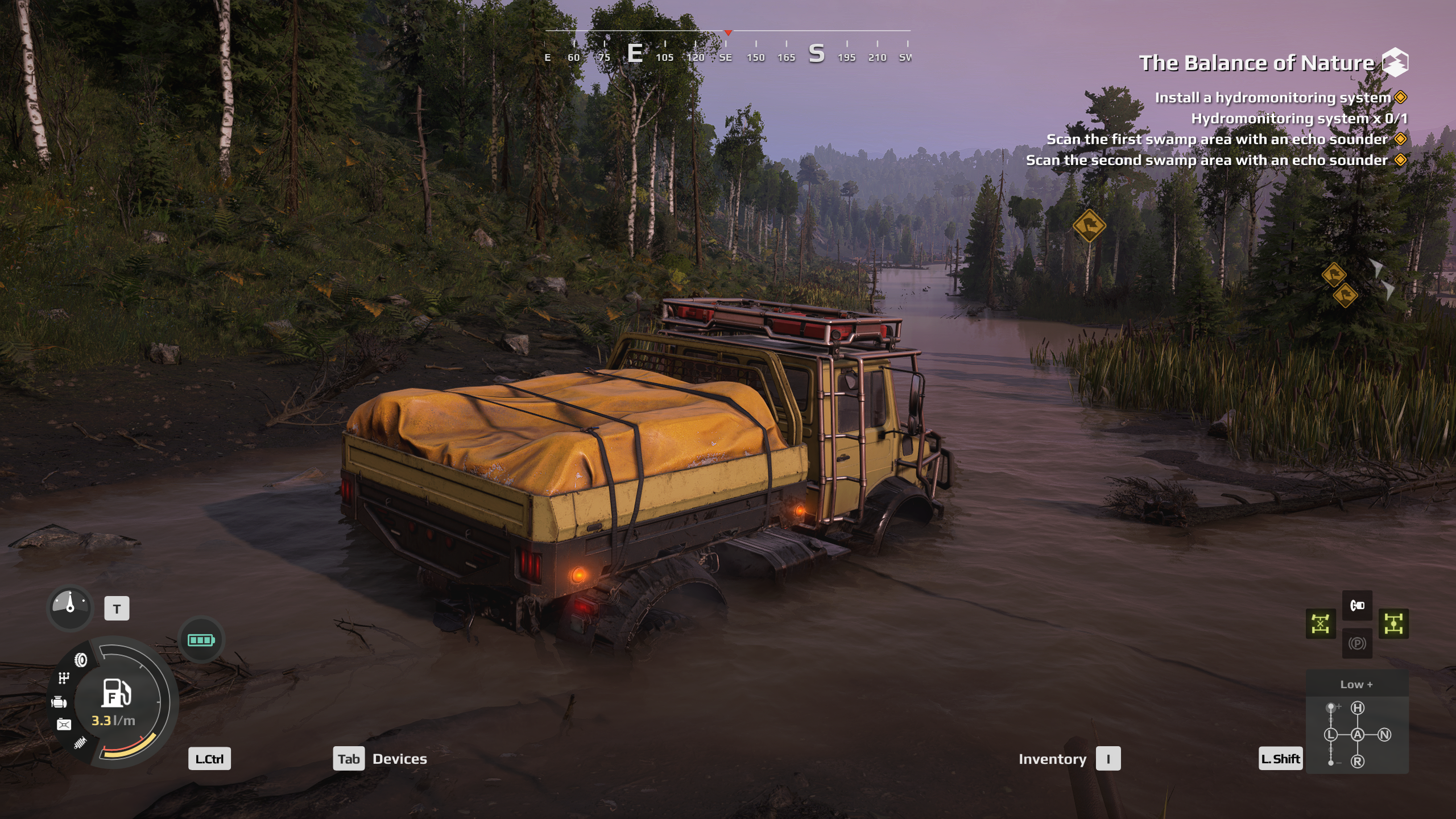
Task: Toggle the parking brake indicator
Action: [x=1357, y=643]
